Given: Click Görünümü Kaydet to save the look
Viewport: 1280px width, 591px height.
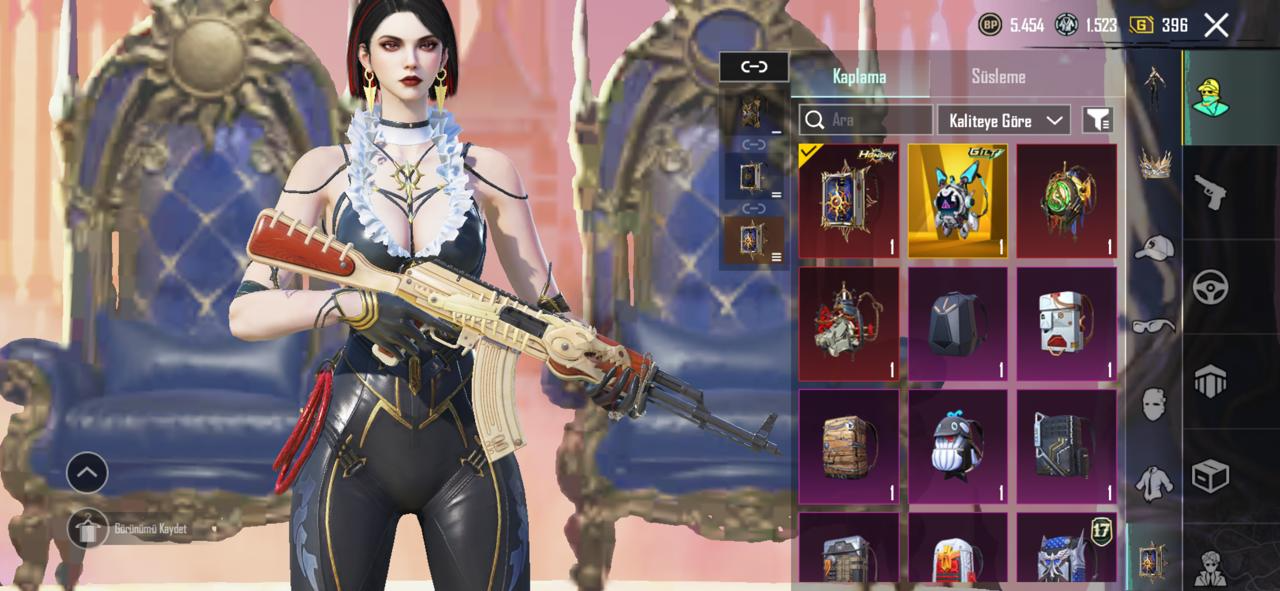Looking at the screenshot, I should 88,528.
